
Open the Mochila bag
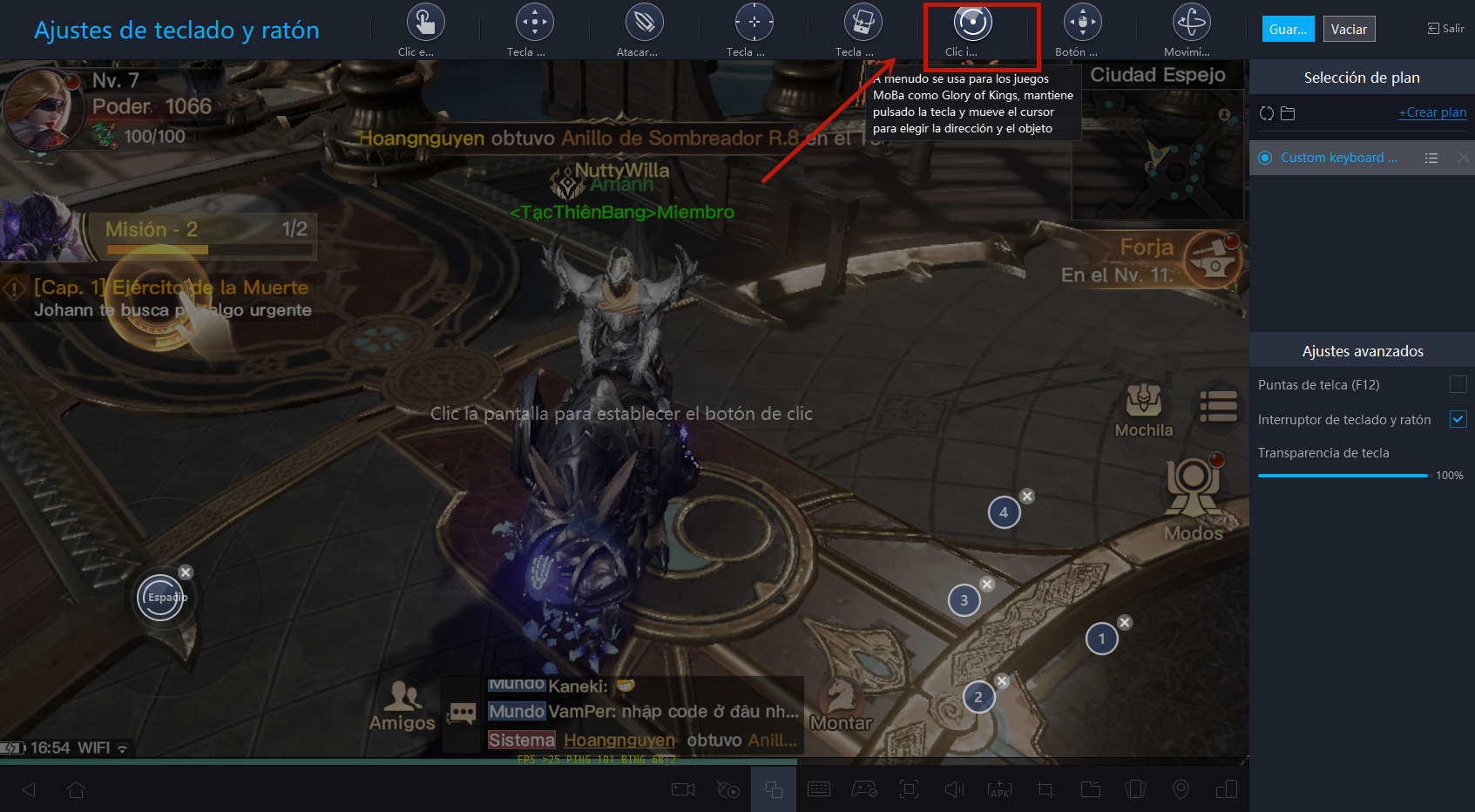(x=1144, y=409)
